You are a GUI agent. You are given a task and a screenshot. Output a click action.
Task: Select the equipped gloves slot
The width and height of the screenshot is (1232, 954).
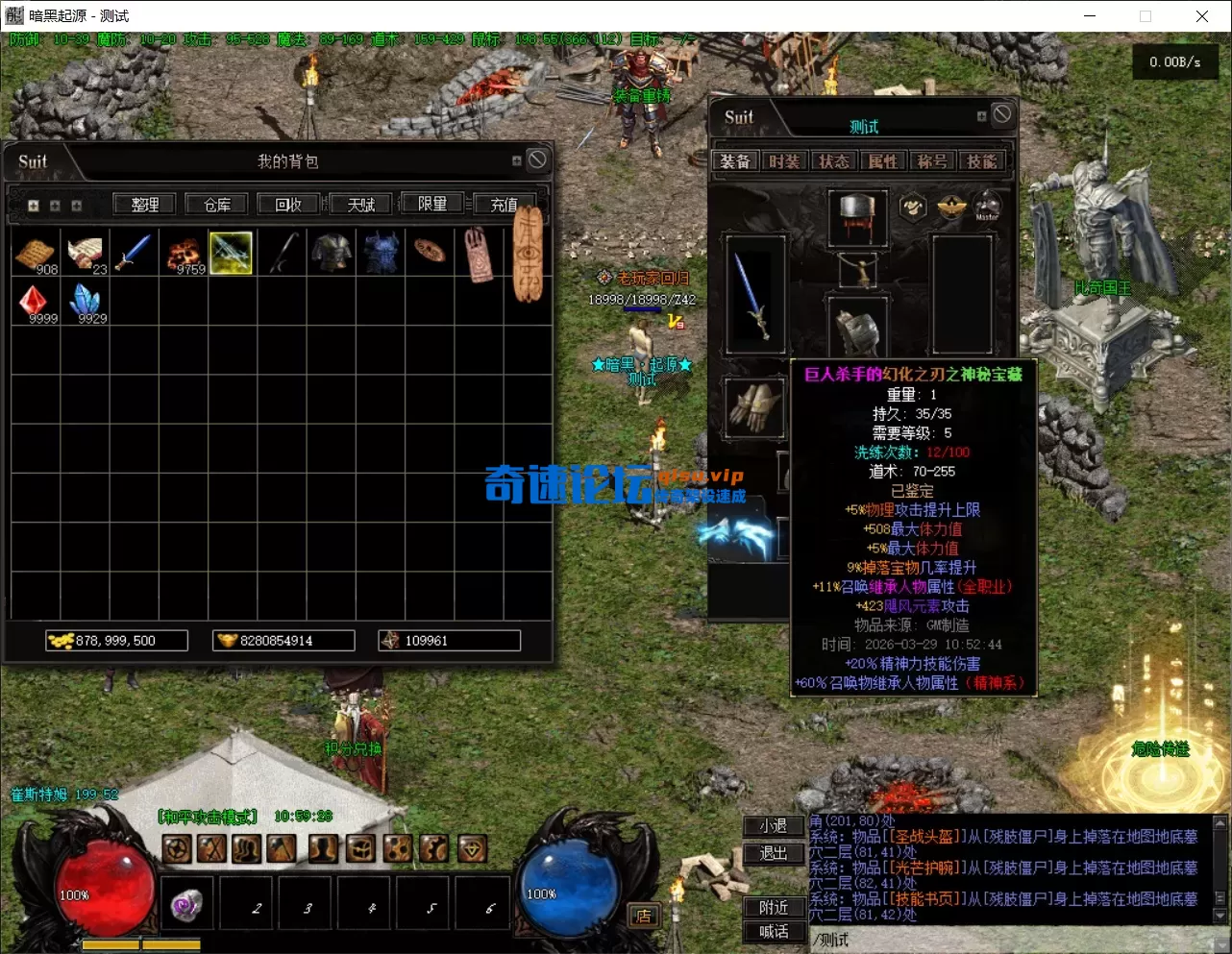754,406
